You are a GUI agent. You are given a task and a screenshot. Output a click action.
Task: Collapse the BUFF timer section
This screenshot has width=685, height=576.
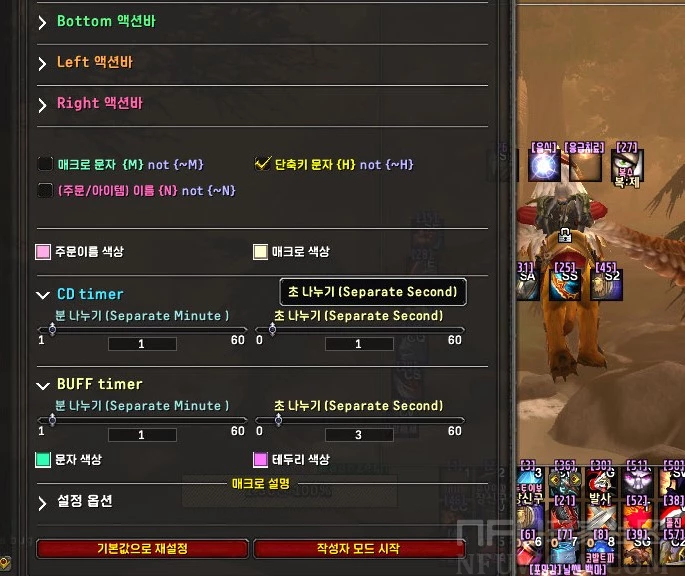pos(43,385)
